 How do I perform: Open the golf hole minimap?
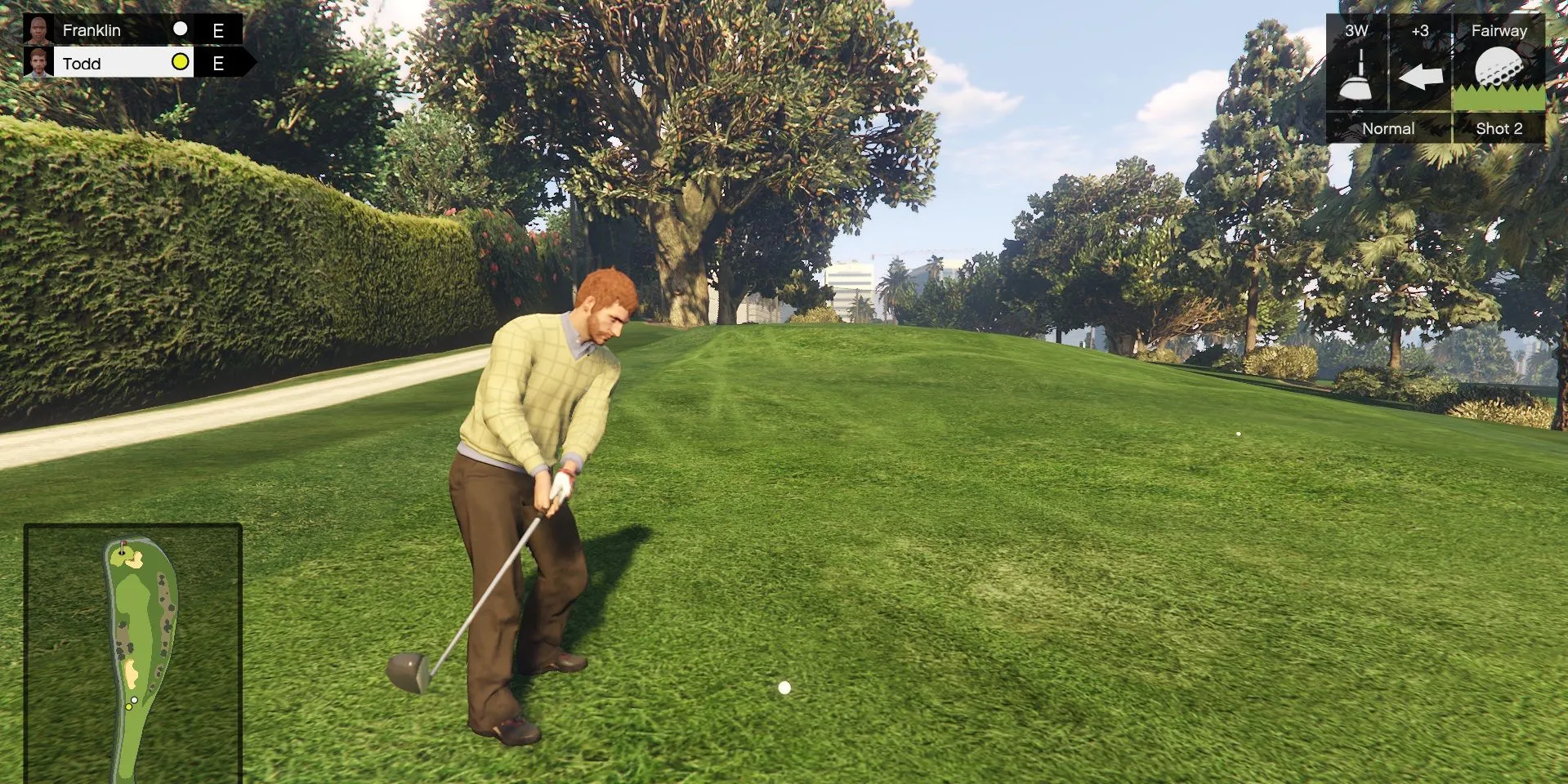coord(133,653)
